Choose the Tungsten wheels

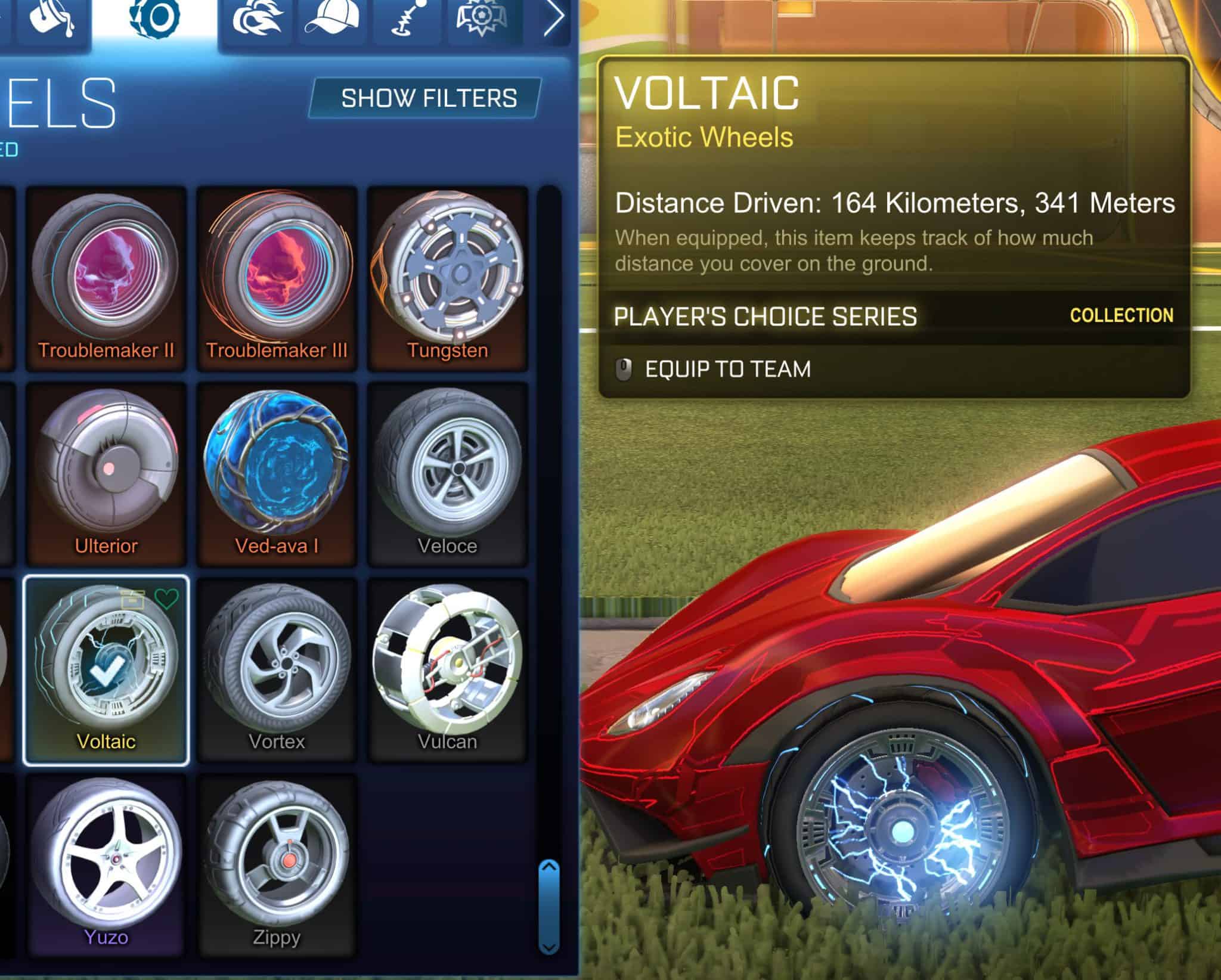(447, 278)
